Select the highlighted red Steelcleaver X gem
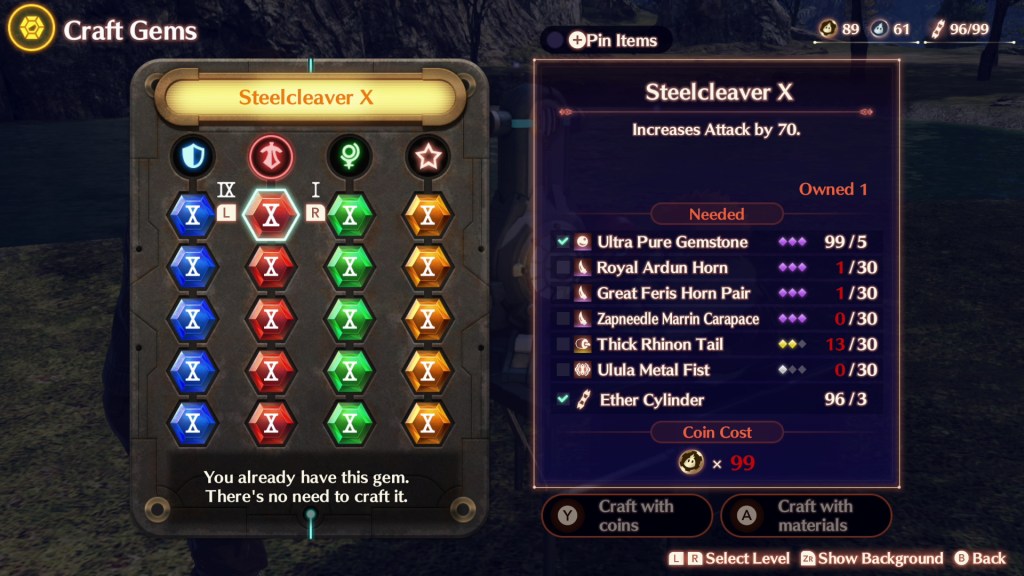This screenshot has height=576, width=1024. pyautogui.click(x=271, y=214)
